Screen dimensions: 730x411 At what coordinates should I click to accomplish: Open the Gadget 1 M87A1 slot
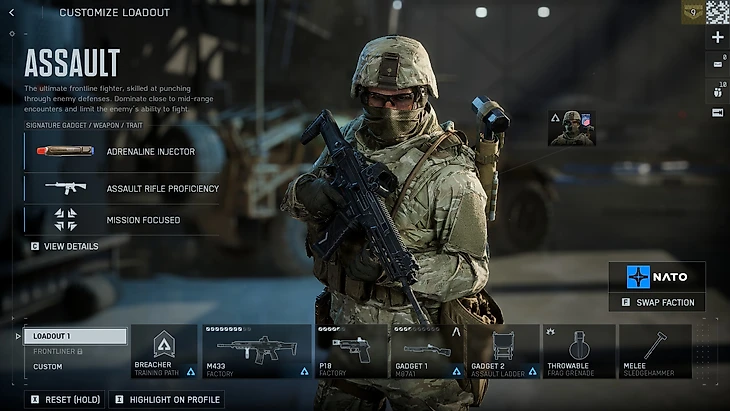(427, 351)
